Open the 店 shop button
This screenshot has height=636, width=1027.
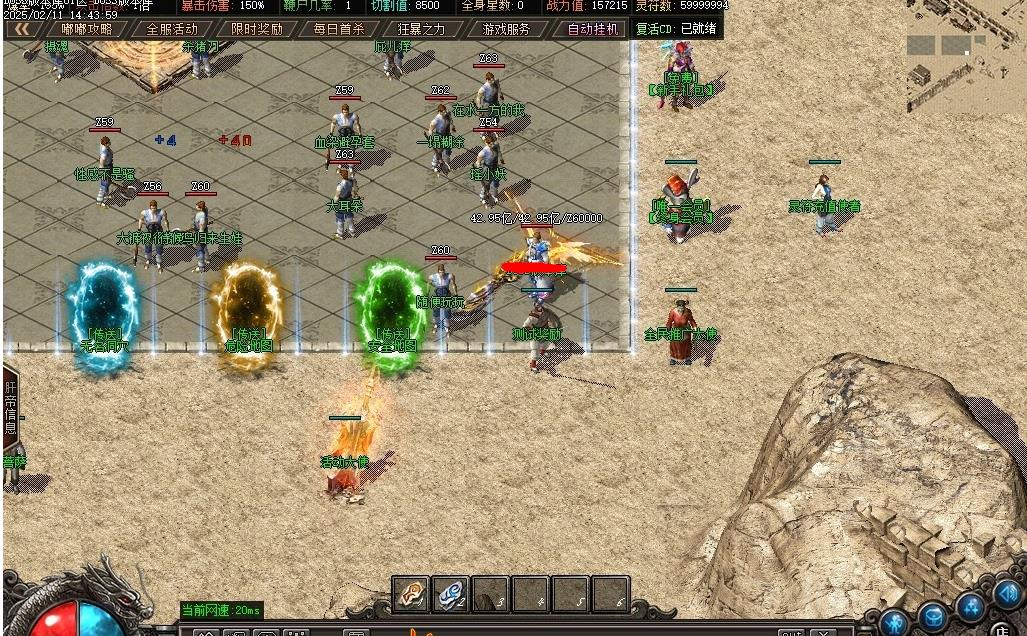point(1001,629)
